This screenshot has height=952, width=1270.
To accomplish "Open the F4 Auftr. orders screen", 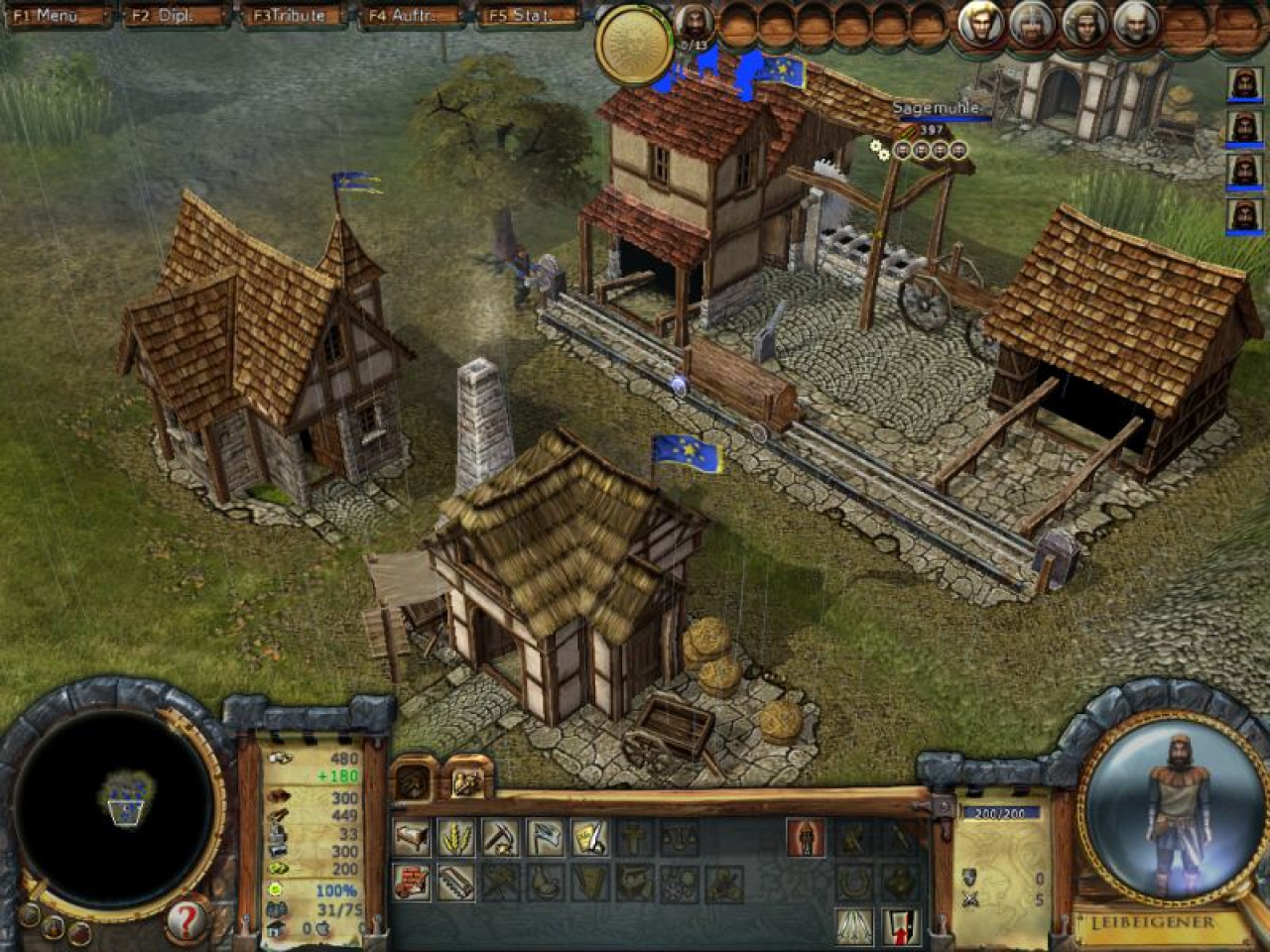I will coord(411,16).
